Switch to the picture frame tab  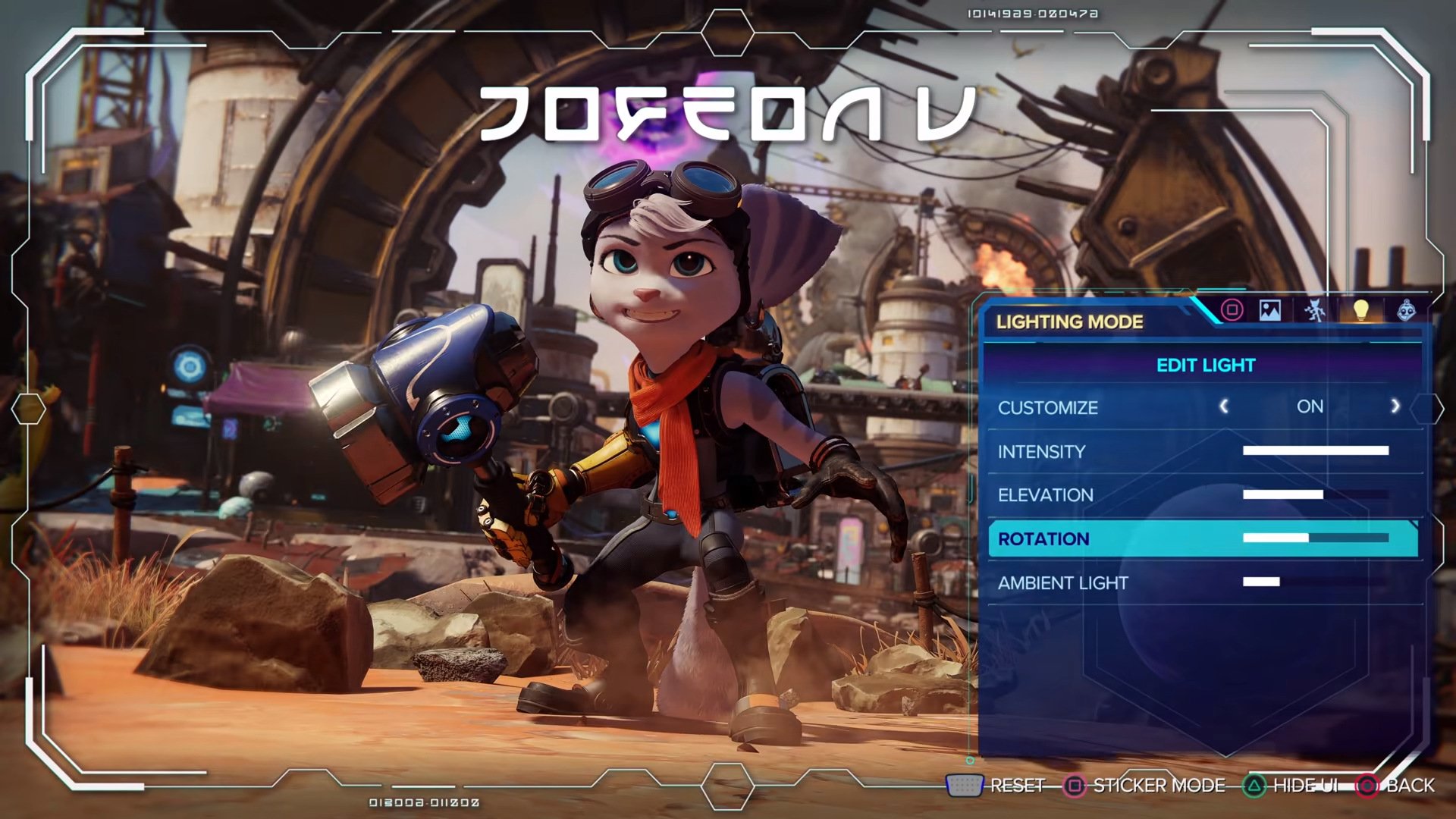(x=1270, y=310)
